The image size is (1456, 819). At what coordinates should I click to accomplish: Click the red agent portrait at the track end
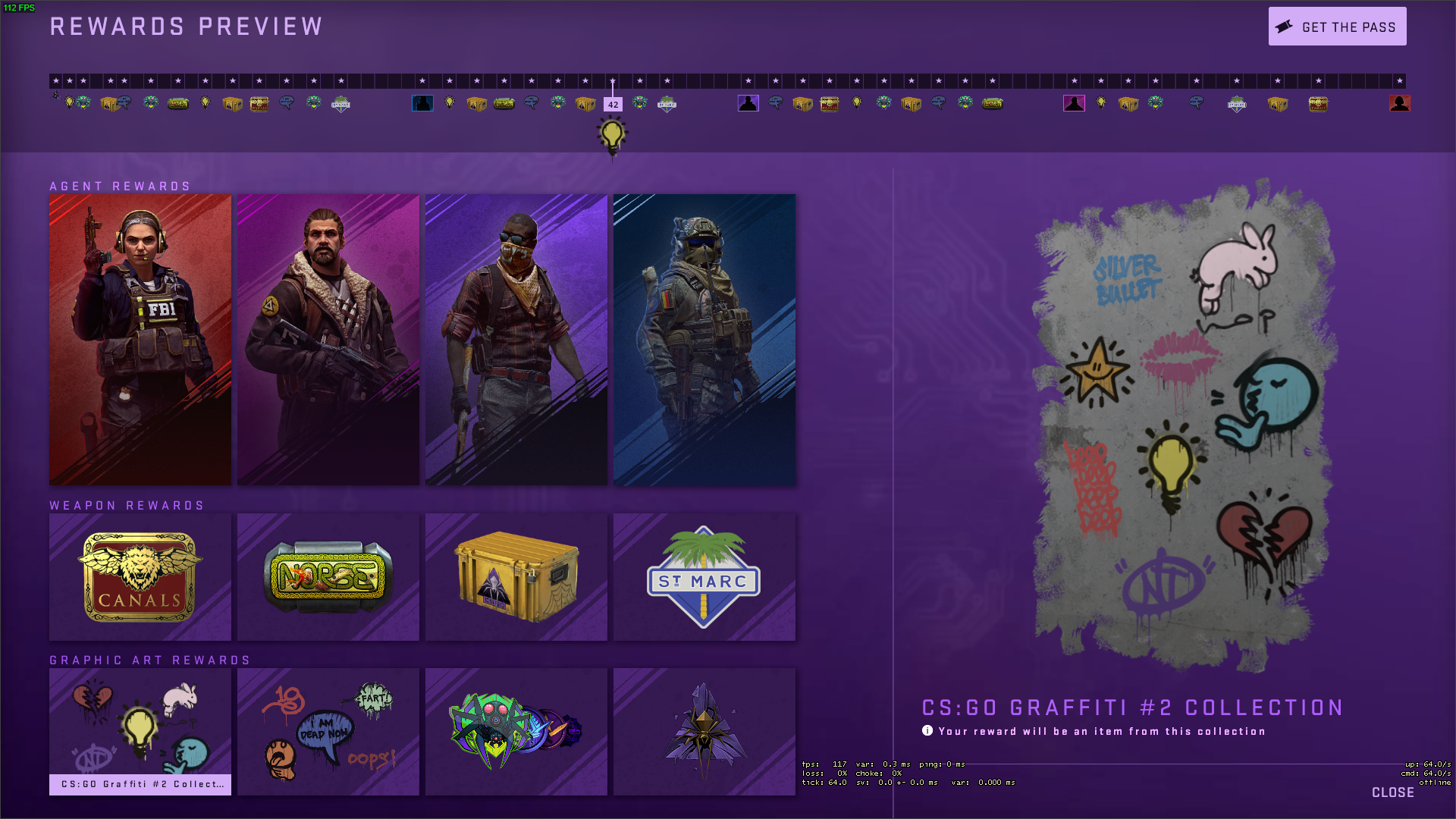coord(1400,104)
